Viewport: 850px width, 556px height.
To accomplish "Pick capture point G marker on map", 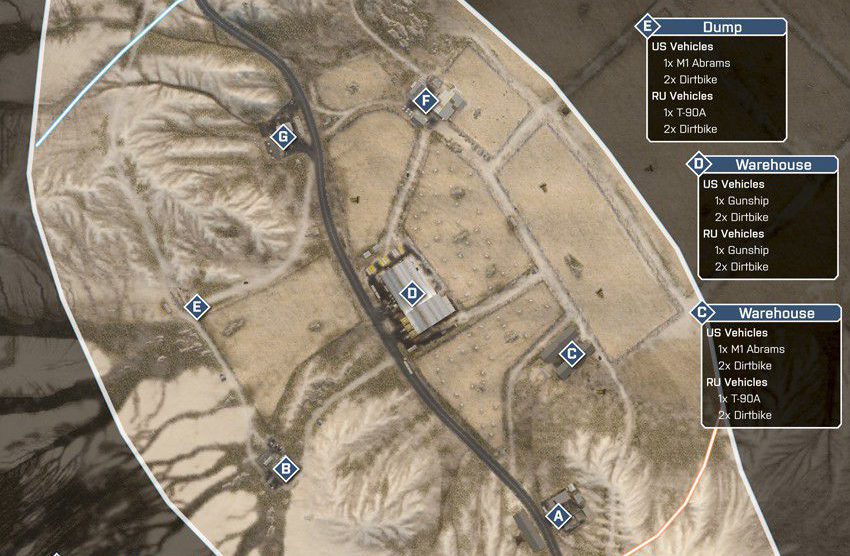I will pyautogui.click(x=284, y=137).
